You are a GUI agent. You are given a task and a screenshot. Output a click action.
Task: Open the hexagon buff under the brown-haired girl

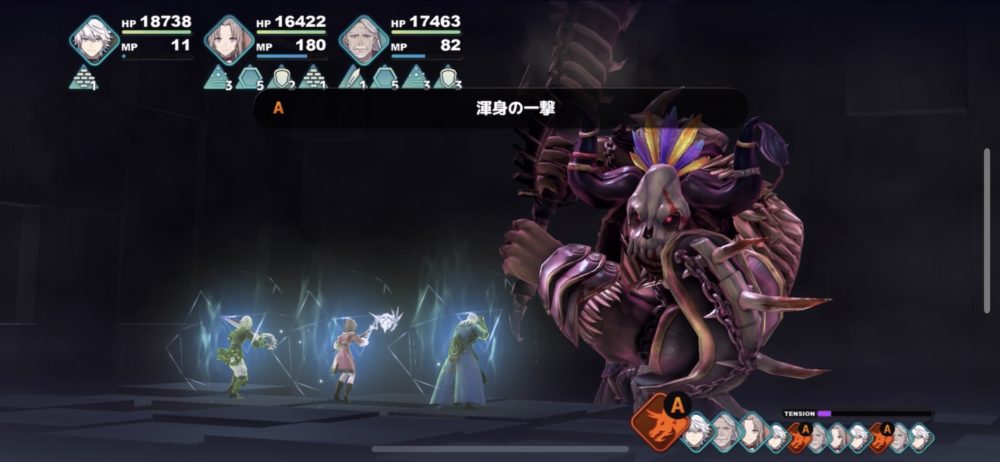250,77
